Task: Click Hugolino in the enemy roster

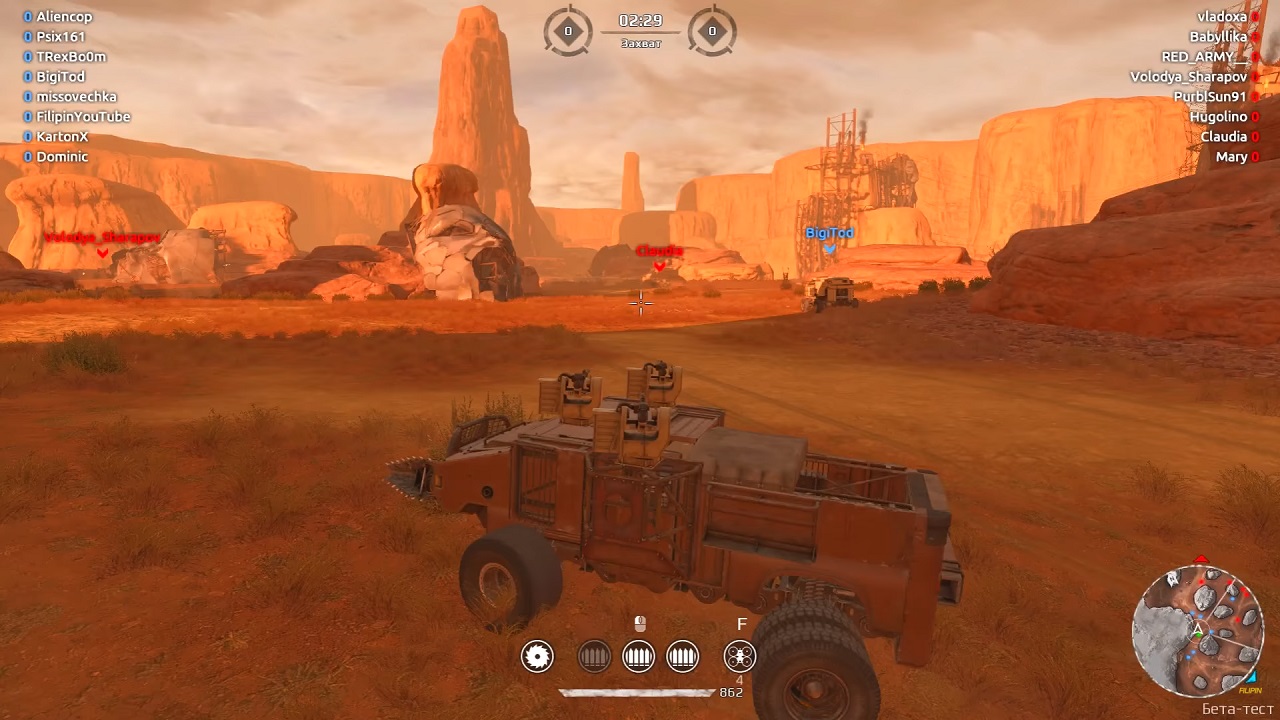Action: (x=1218, y=117)
